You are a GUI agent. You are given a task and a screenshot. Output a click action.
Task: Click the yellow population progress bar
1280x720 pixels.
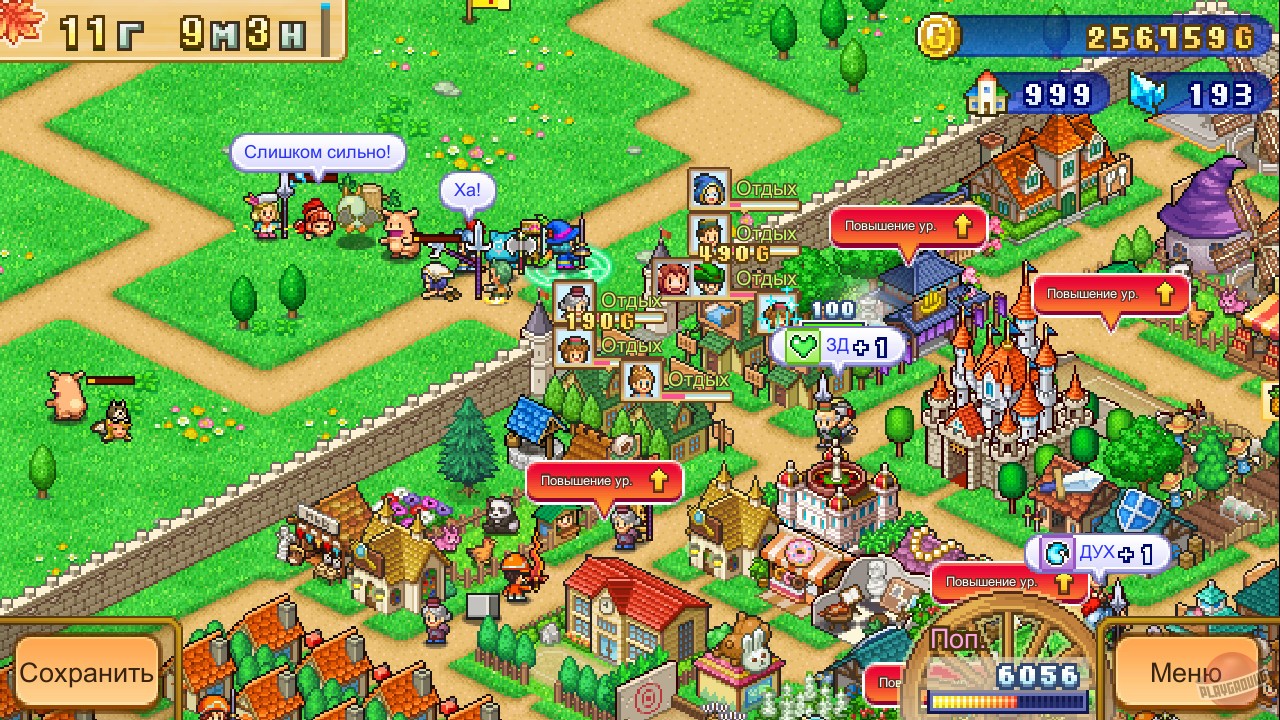[x=1010, y=703]
